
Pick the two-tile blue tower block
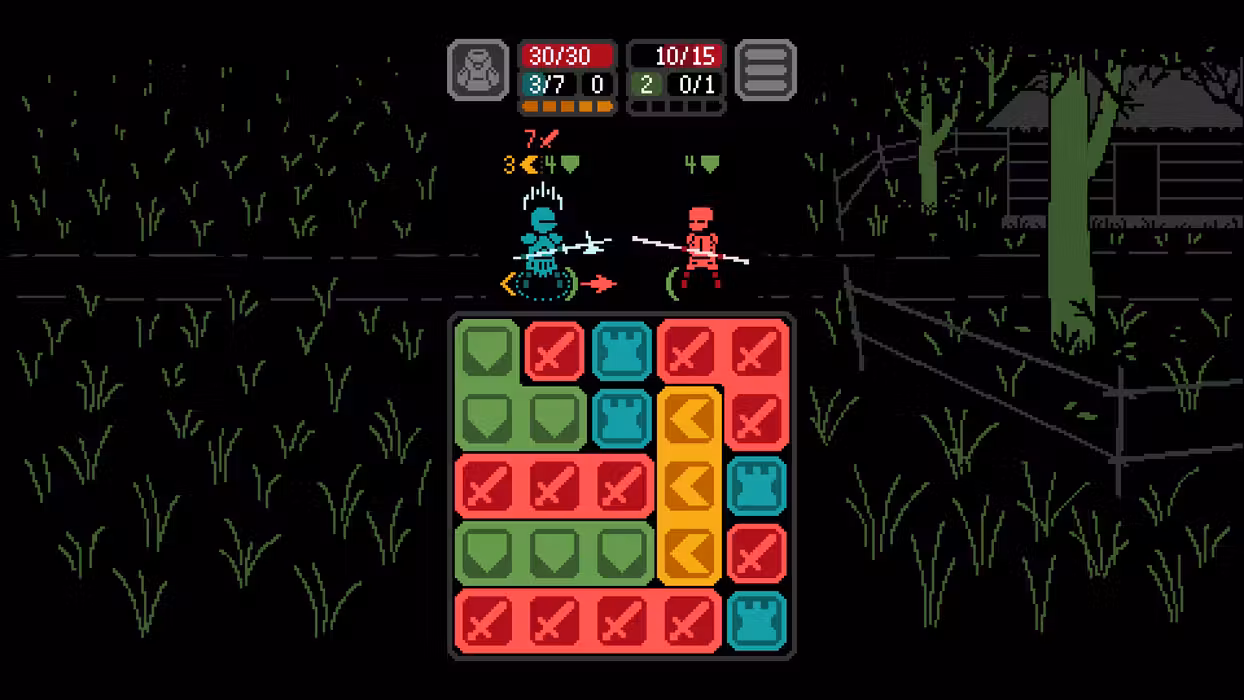click(622, 384)
